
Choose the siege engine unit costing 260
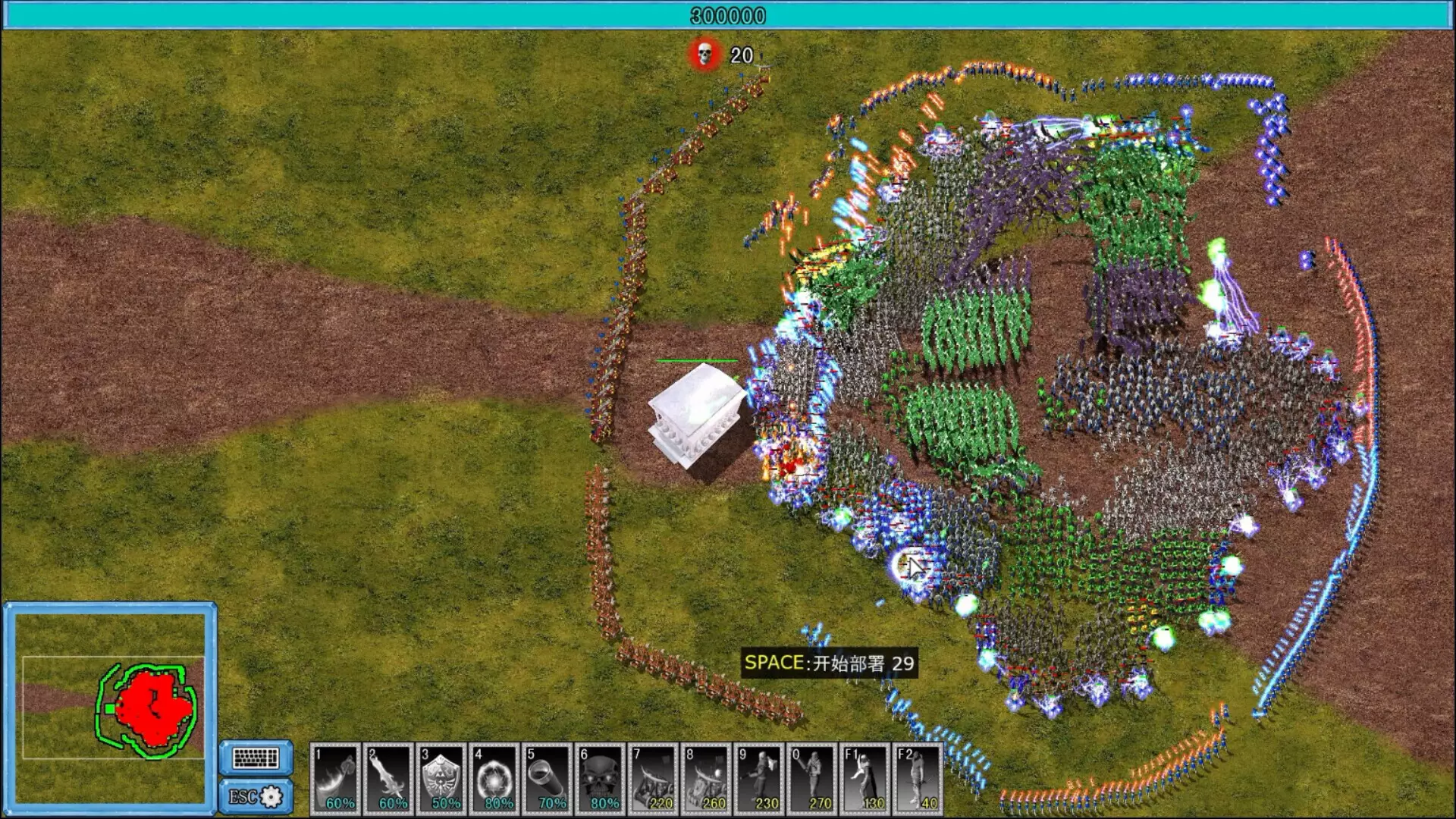[707, 778]
